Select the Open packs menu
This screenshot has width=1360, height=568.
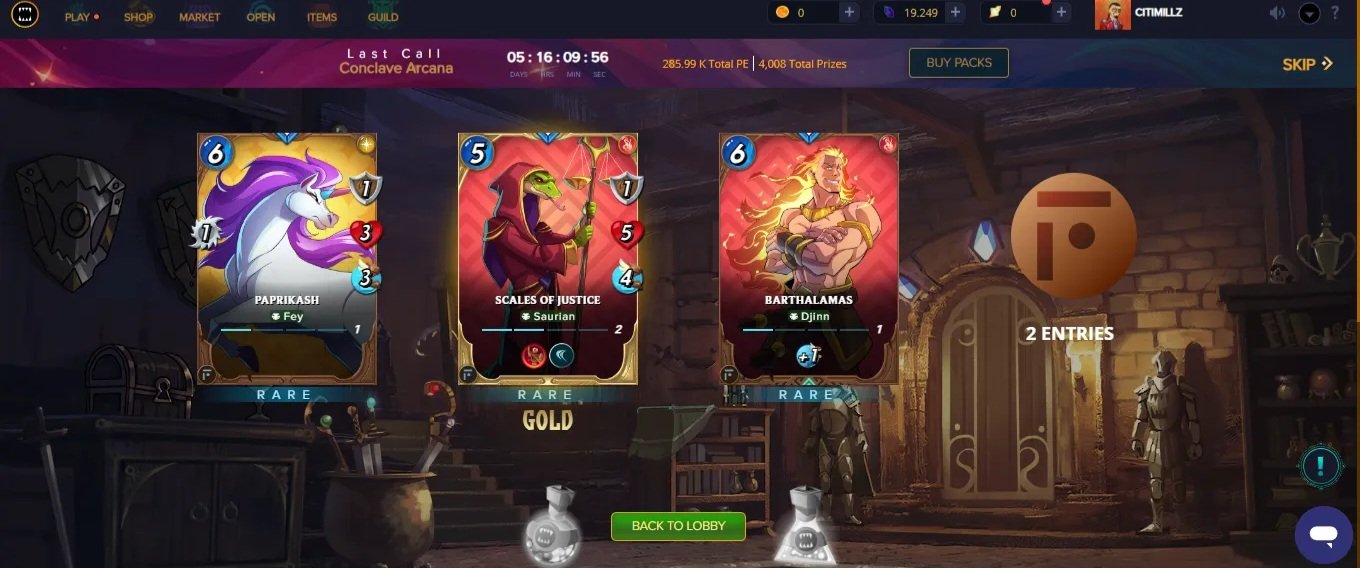(261, 17)
